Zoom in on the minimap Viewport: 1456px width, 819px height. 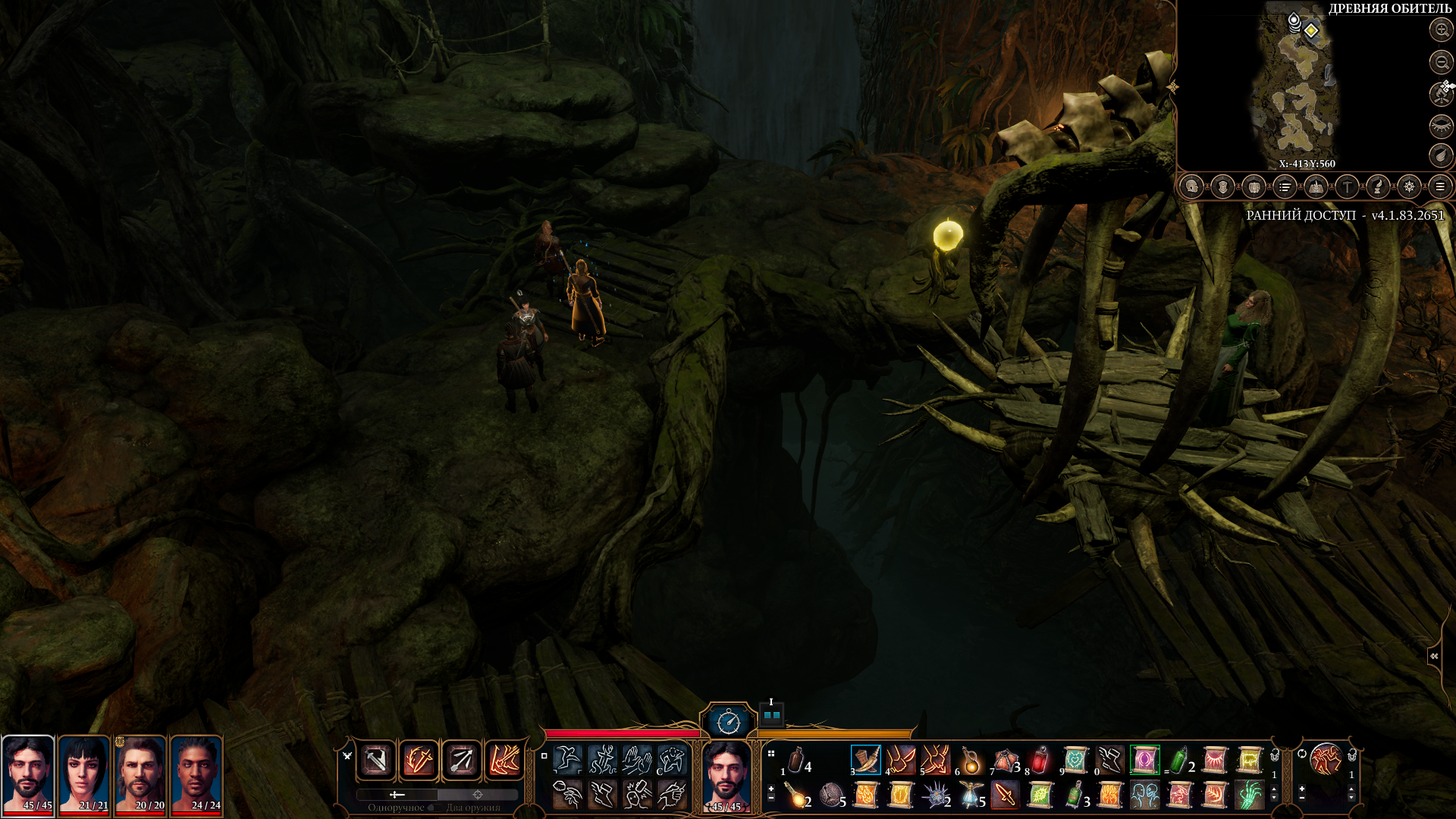[x=1441, y=30]
